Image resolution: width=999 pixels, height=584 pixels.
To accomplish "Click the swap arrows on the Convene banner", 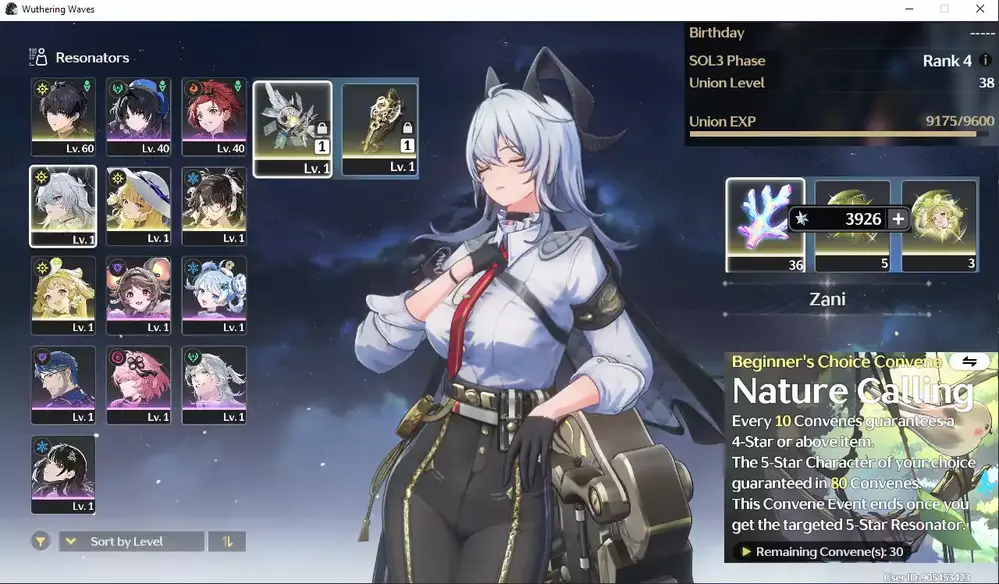I will [x=969, y=361].
